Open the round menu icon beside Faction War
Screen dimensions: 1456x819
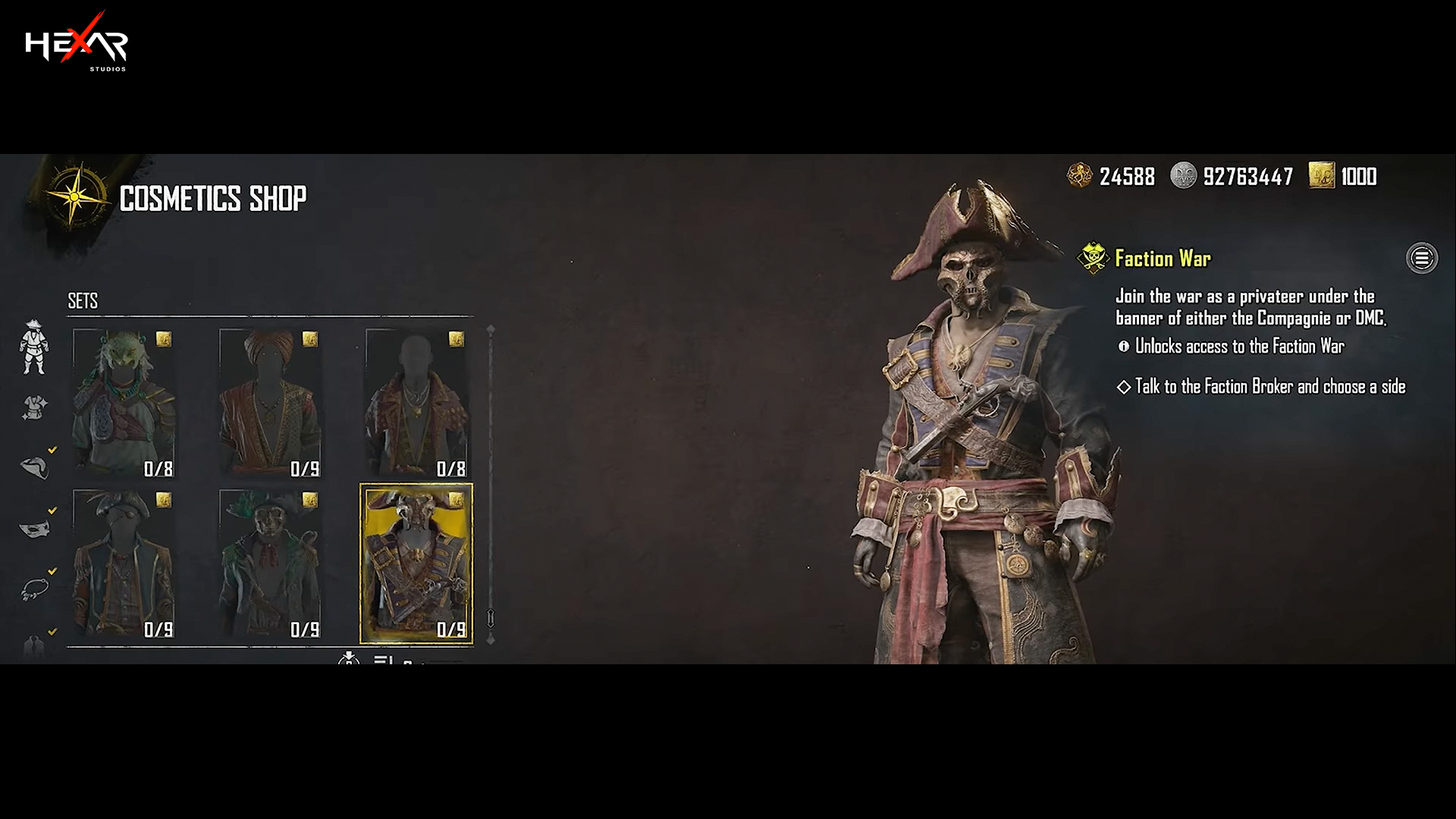(x=1421, y=259)
